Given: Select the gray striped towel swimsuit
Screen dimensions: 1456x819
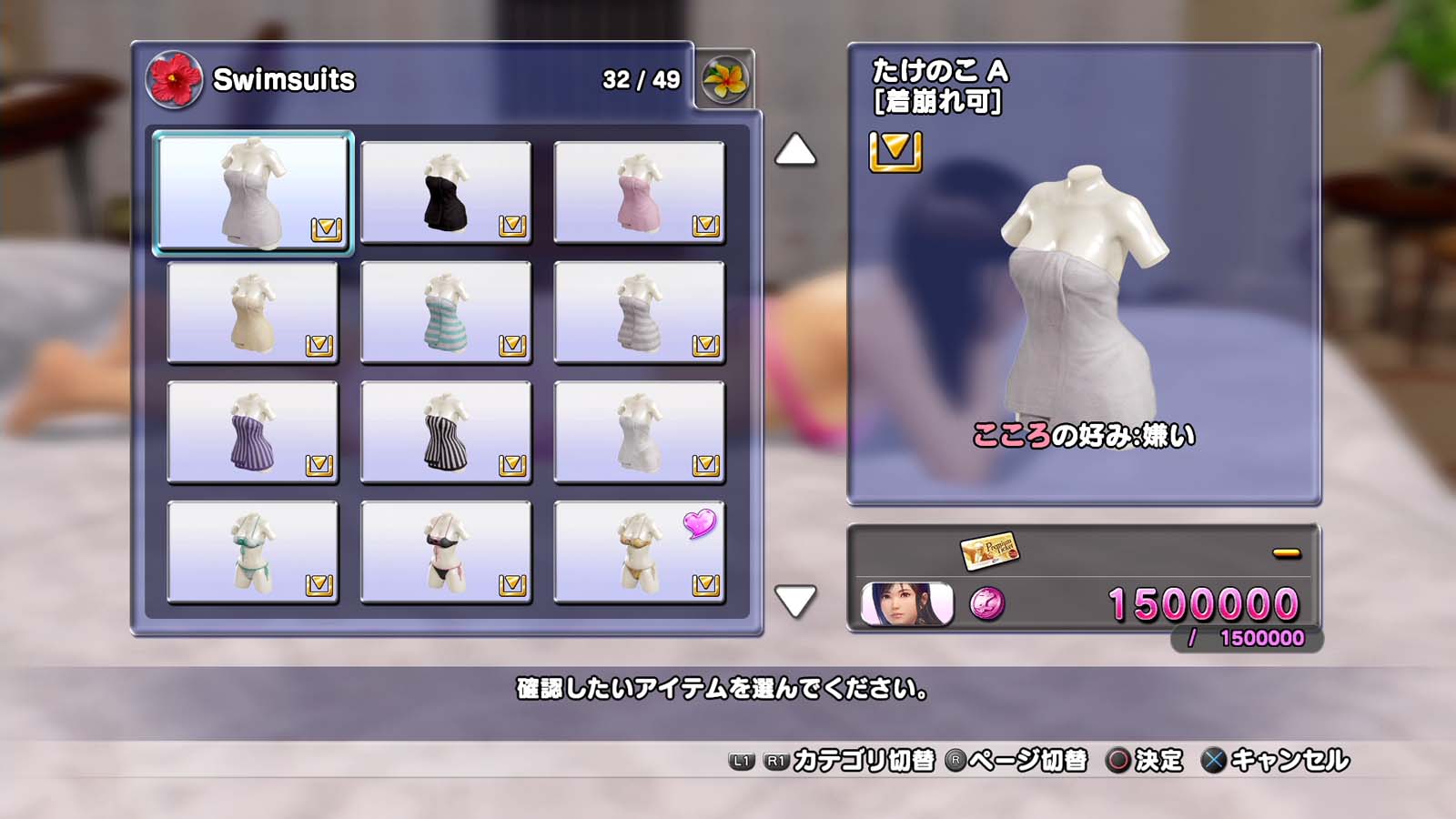Looking at the screenshot, I should pos(639,312).
